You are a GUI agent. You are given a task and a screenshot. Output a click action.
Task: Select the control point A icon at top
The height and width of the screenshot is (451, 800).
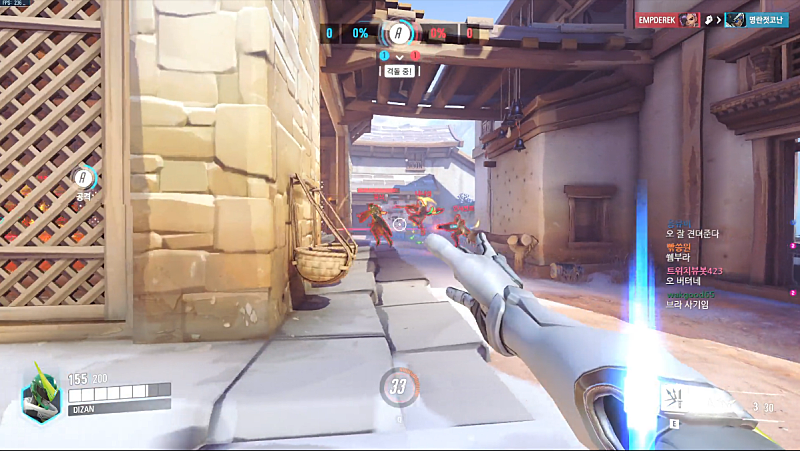[398, 33]
